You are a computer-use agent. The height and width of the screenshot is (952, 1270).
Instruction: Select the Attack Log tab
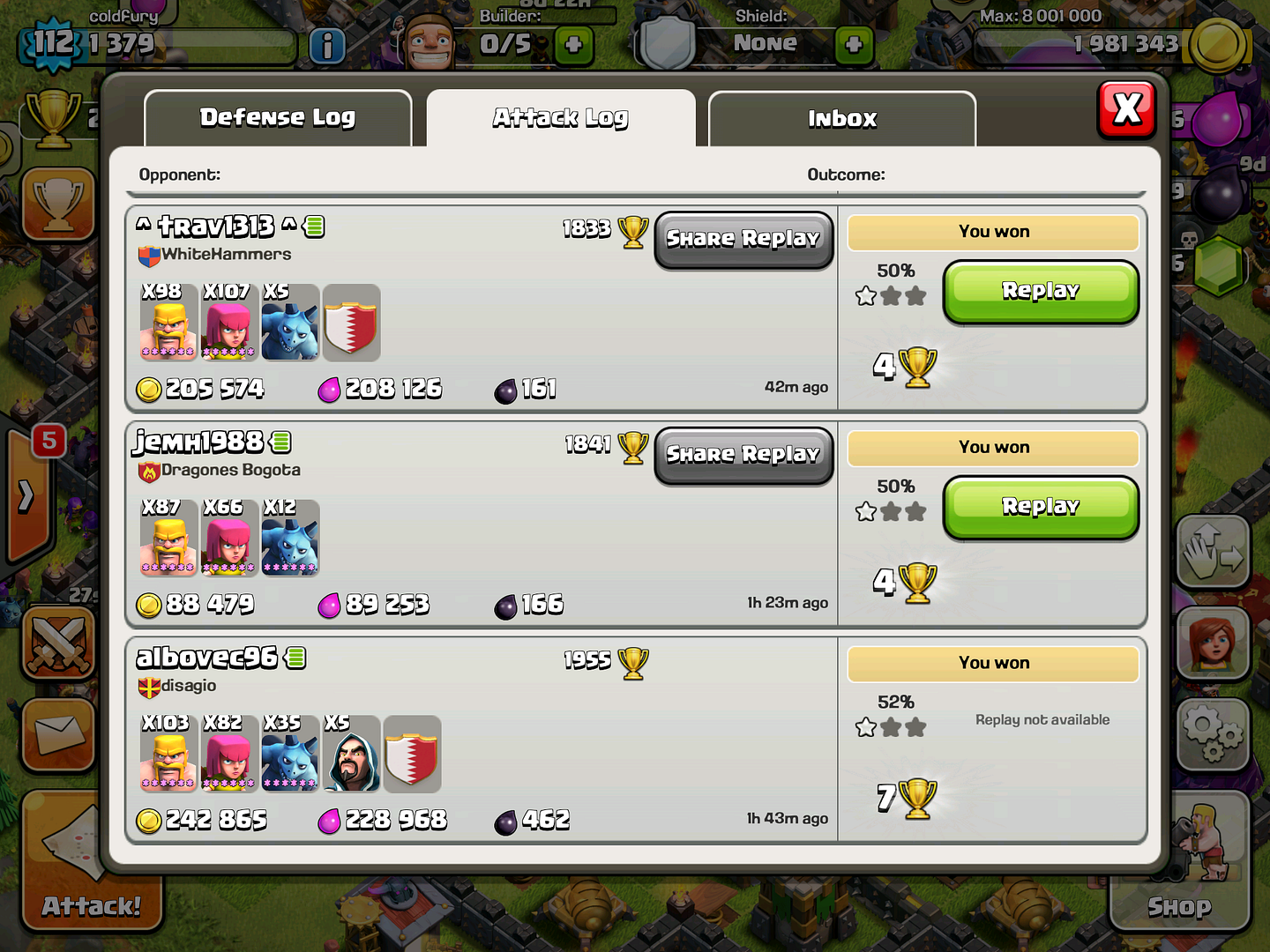561,118
